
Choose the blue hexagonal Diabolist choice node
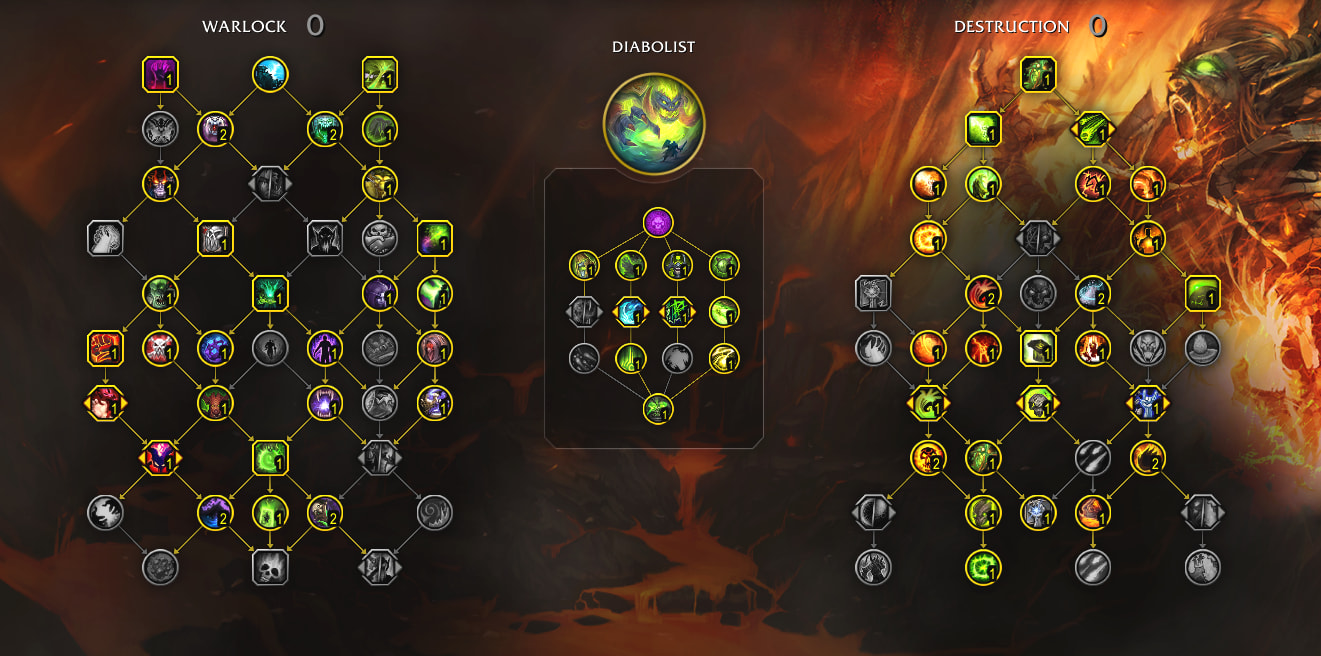(x=630, y=312)
